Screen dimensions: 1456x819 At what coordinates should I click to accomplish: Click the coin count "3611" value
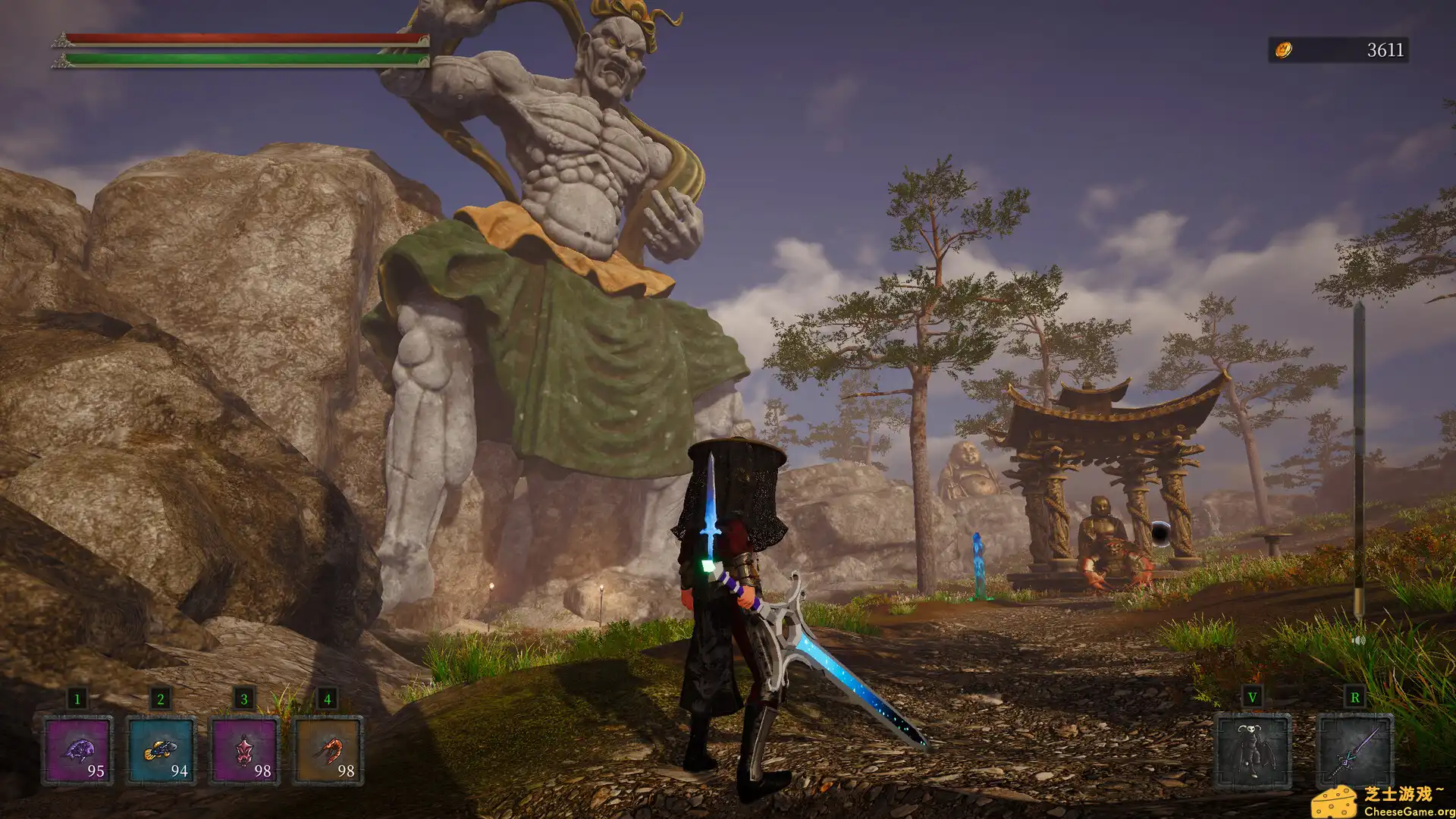(1385, 49)
